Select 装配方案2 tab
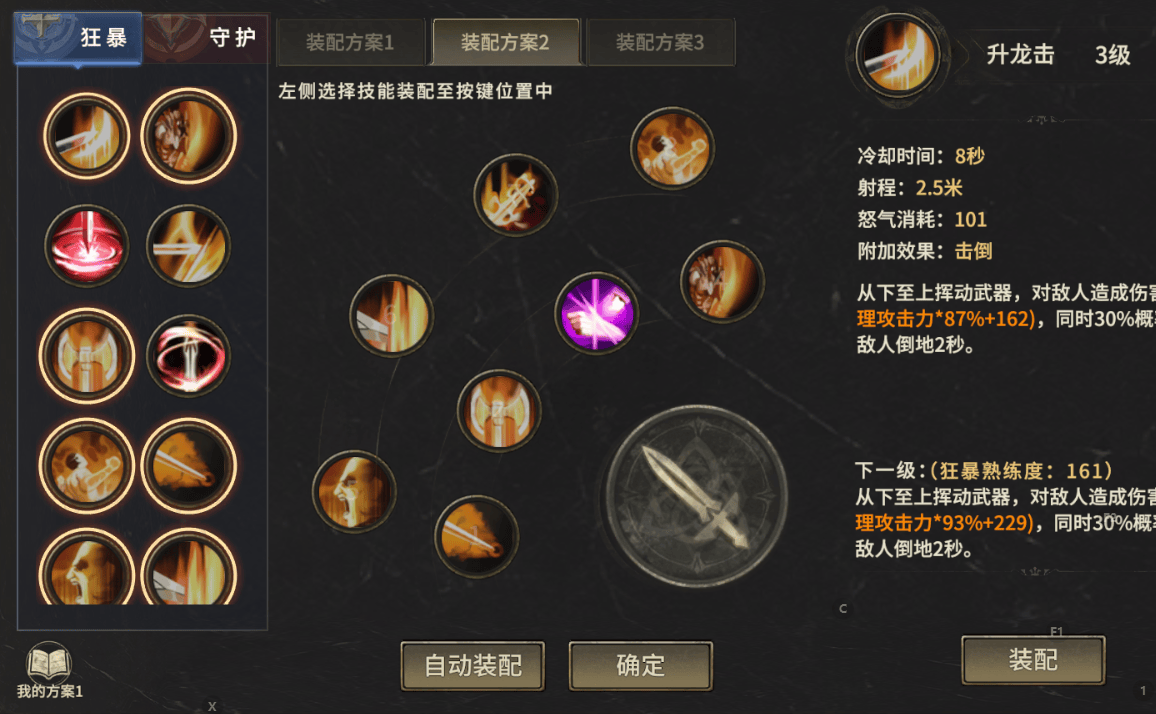 pyautogui.click(x=505, y=42)
